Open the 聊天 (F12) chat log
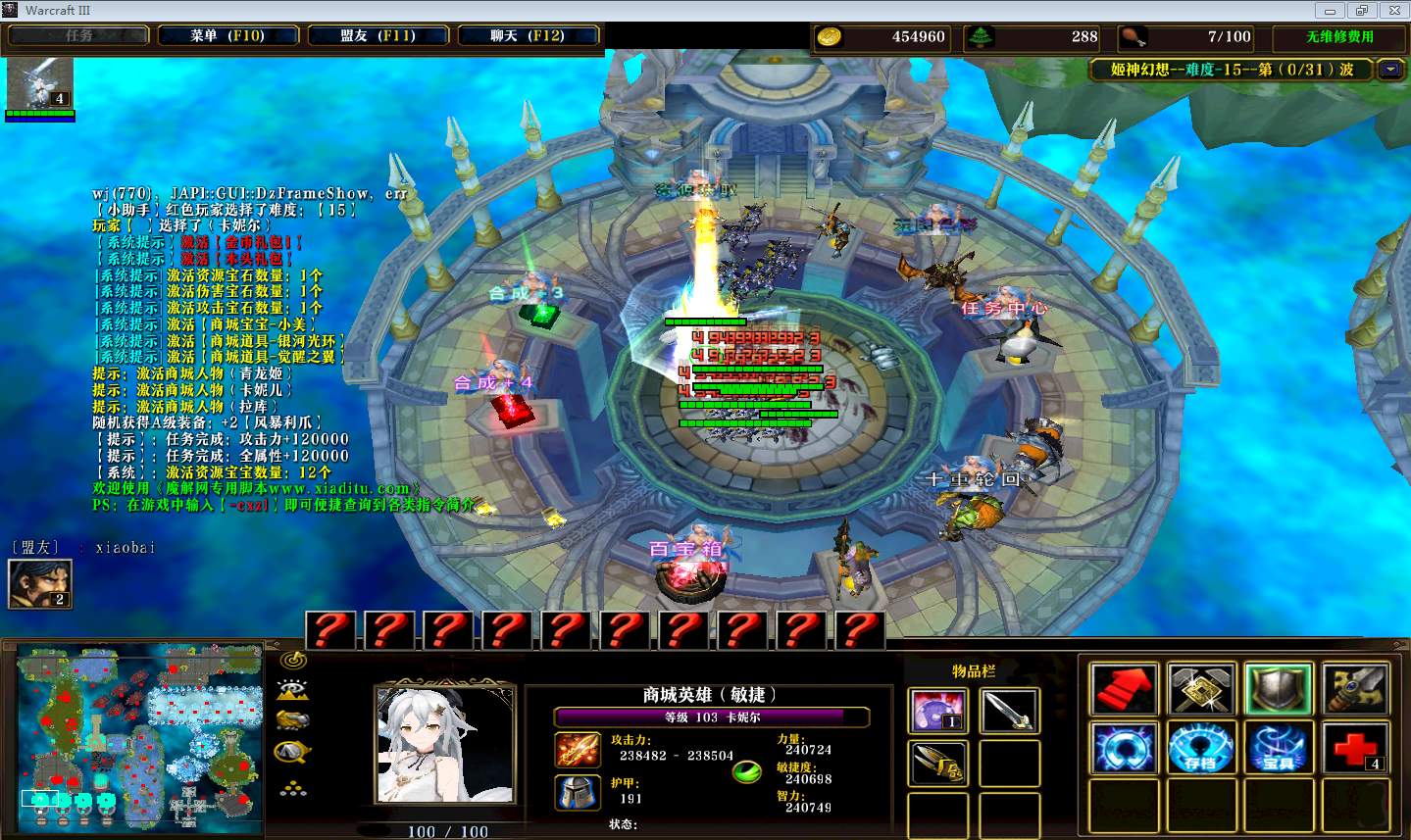The height and width of the screenshot is (840, 1411). (x=528, y=35)
